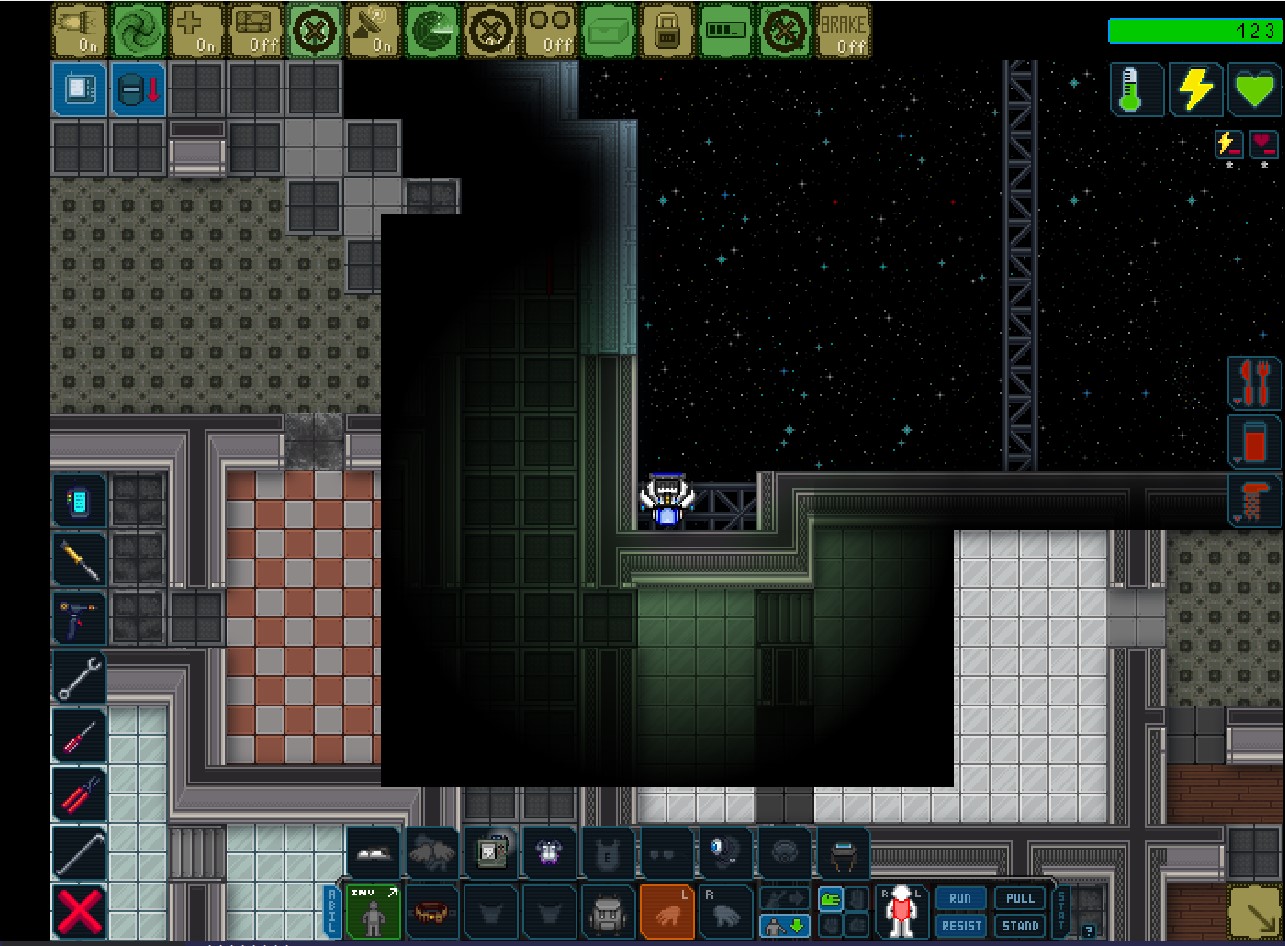Click the STAND button

1020,925
